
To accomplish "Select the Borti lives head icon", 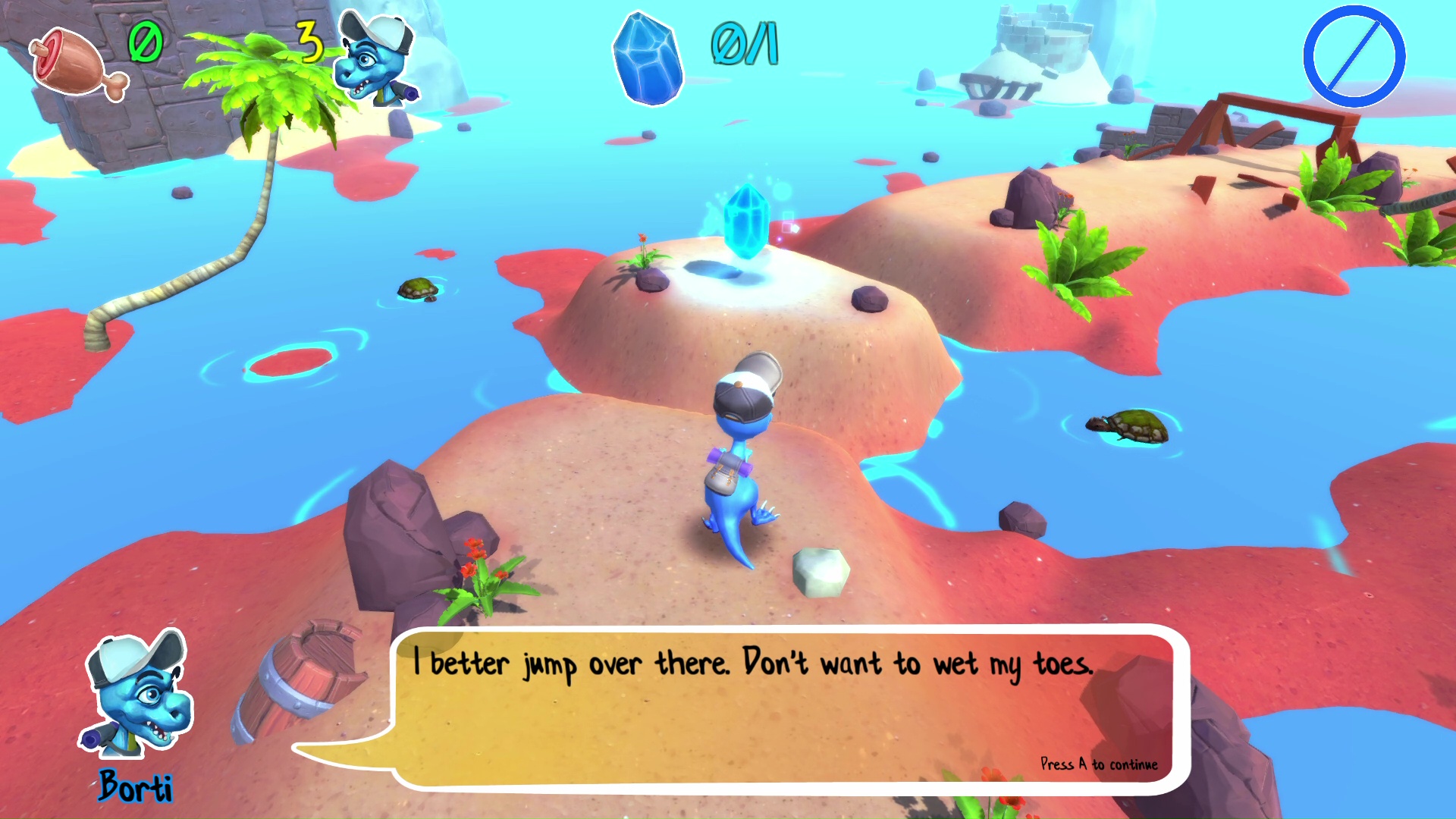I will (377, 59).
